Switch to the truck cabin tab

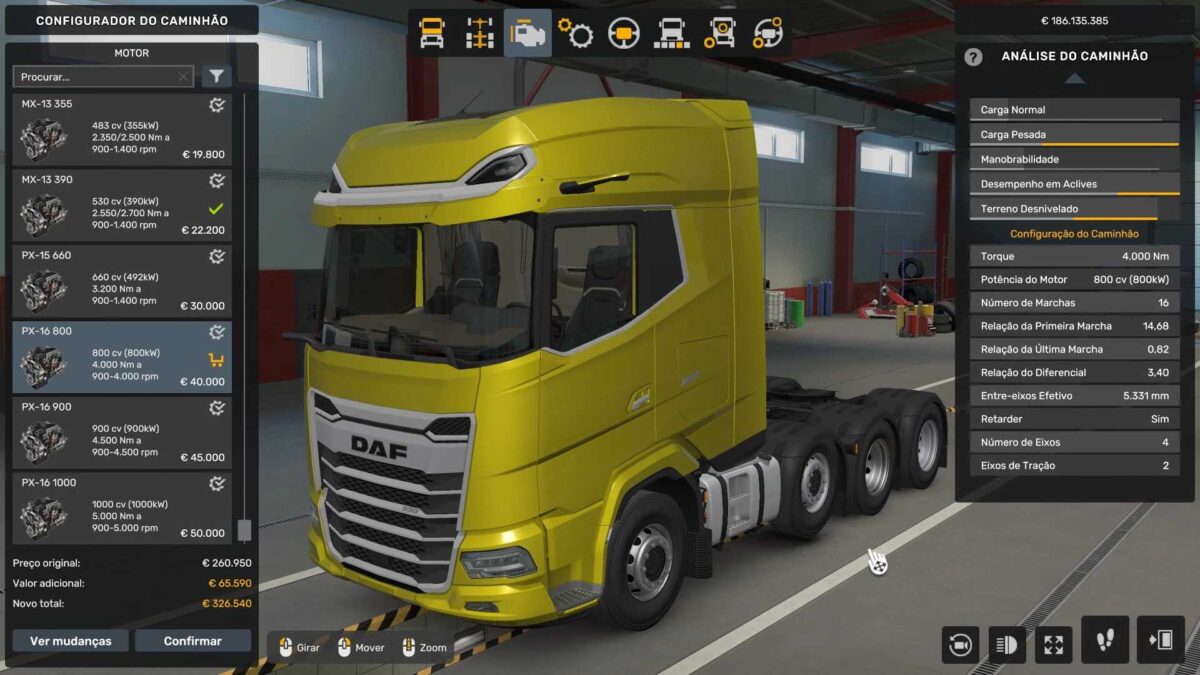432,33
